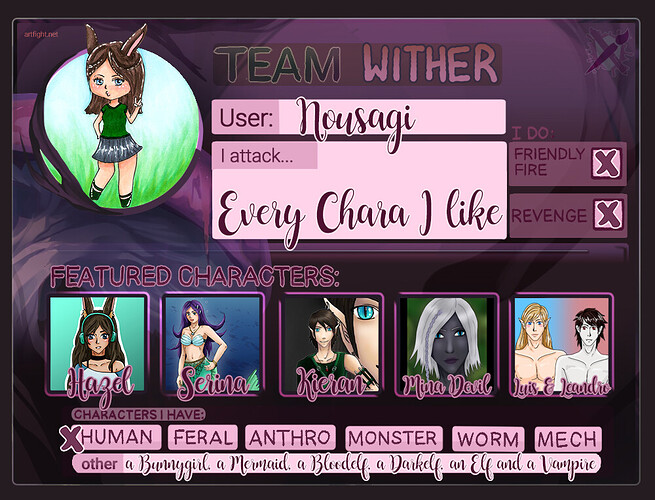Check the Human character type box
Image resolution: width=655 pixels, height=500 pixels.
pyautogui.click(x=72, y=438)
